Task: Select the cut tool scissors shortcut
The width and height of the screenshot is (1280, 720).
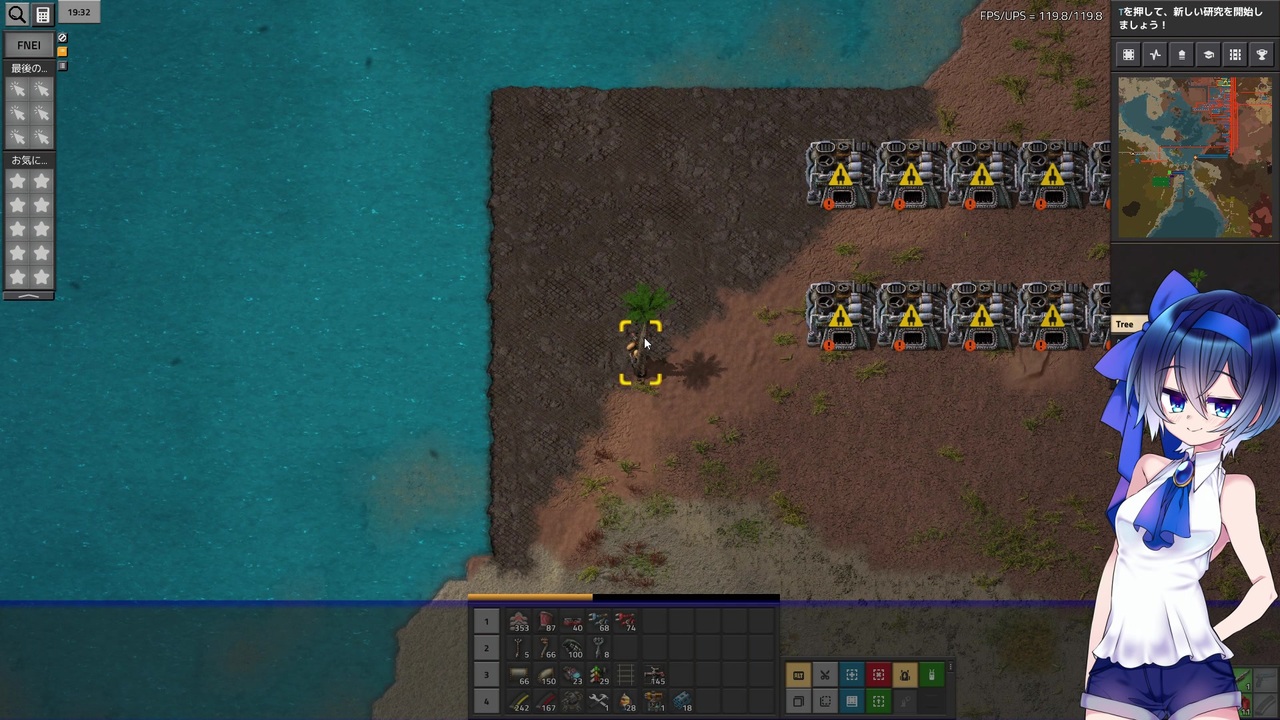Action: (825, 675)
